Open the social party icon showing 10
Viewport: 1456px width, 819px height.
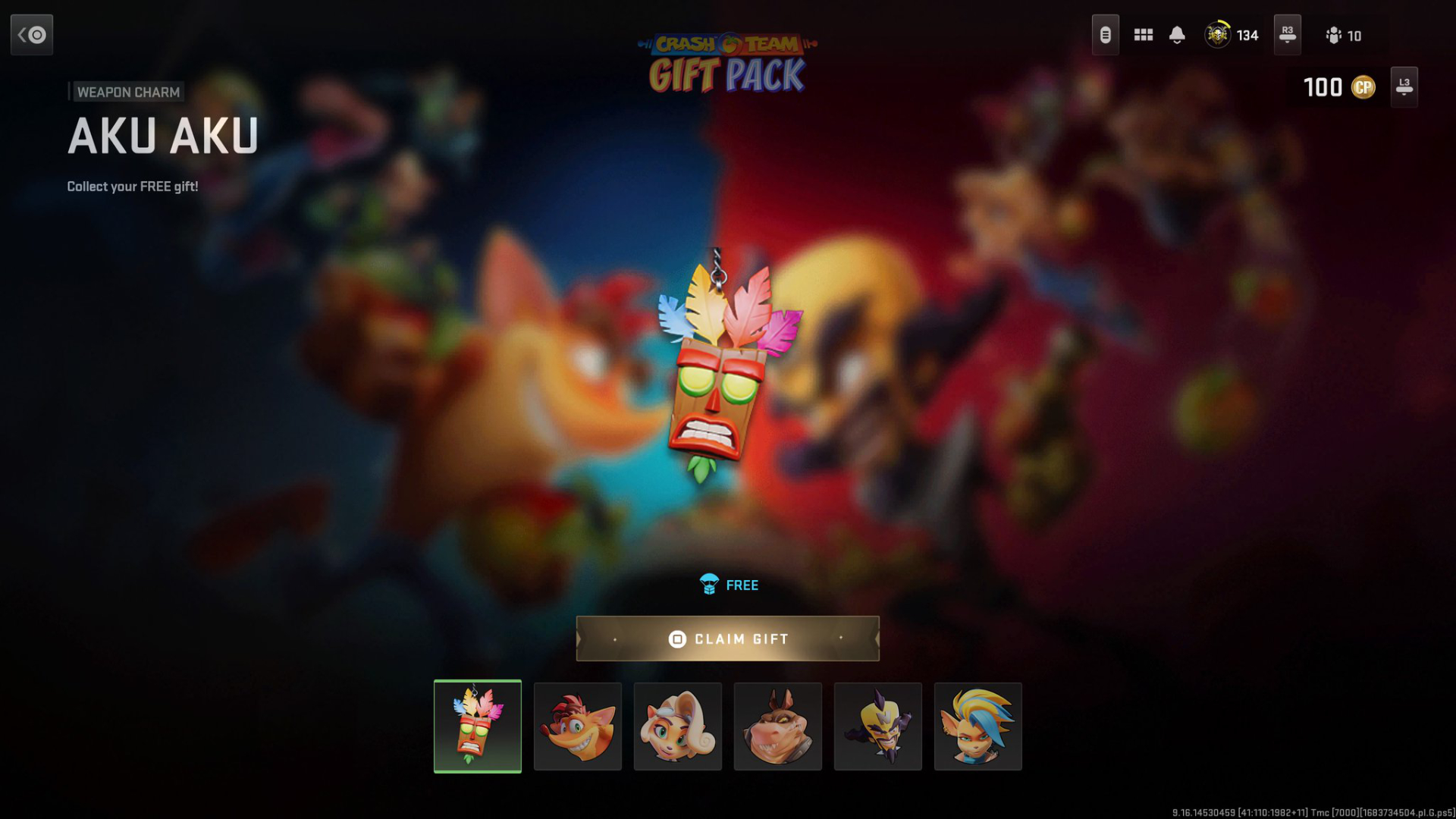coord(1343,36)
